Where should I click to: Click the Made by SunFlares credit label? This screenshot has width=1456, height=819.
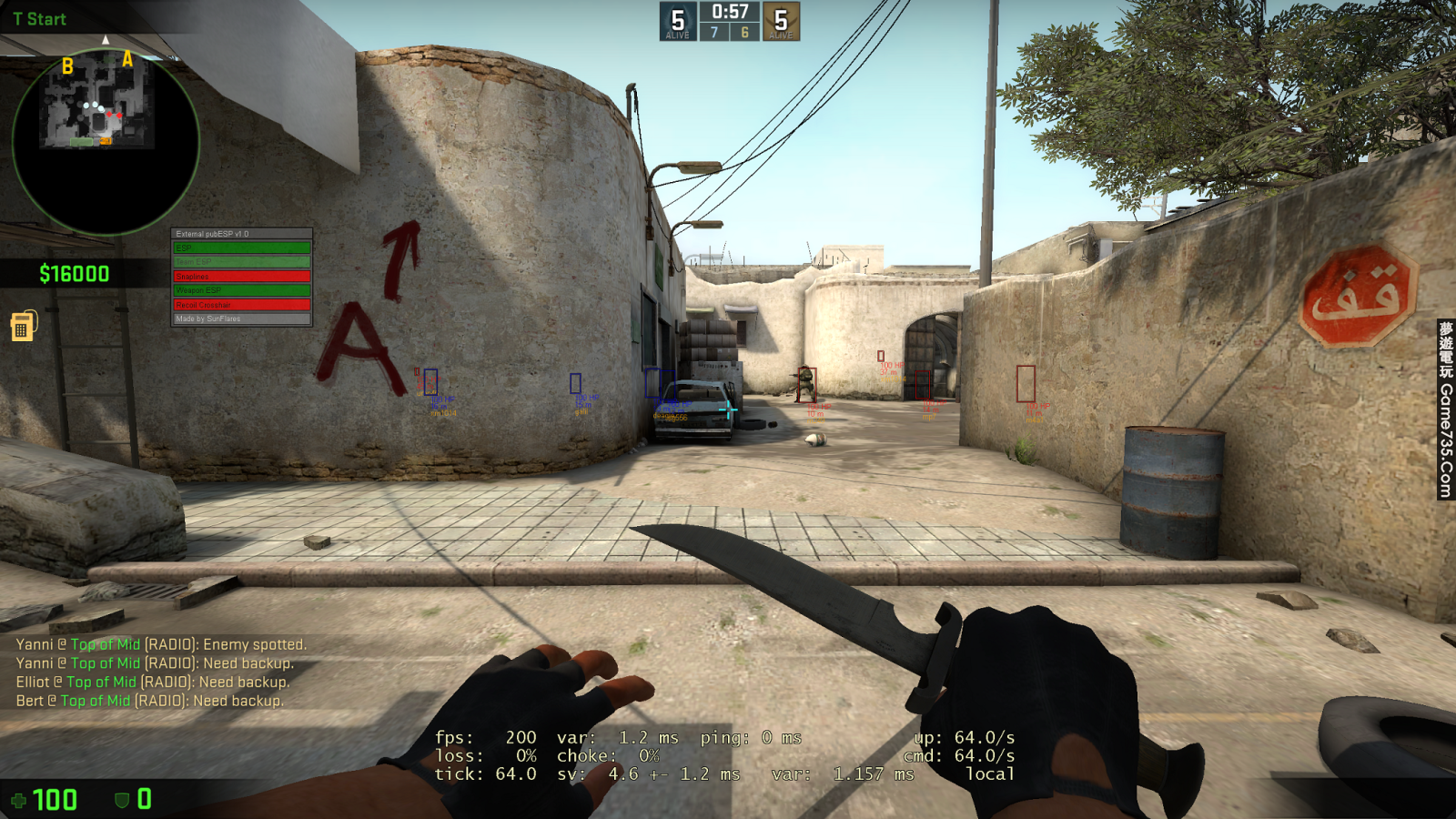pos(241,320)
